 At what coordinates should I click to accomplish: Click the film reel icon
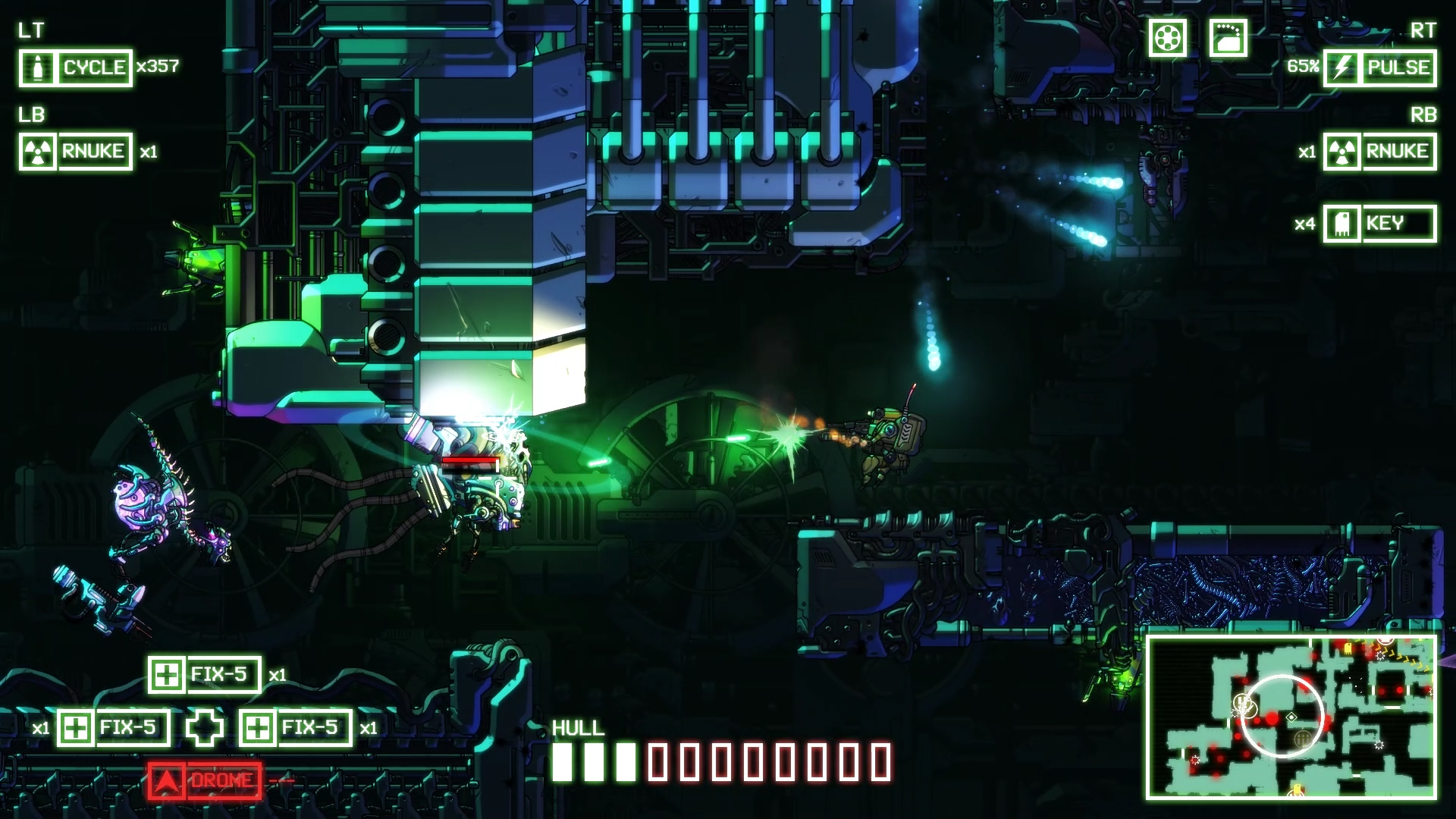point(1167,37)
